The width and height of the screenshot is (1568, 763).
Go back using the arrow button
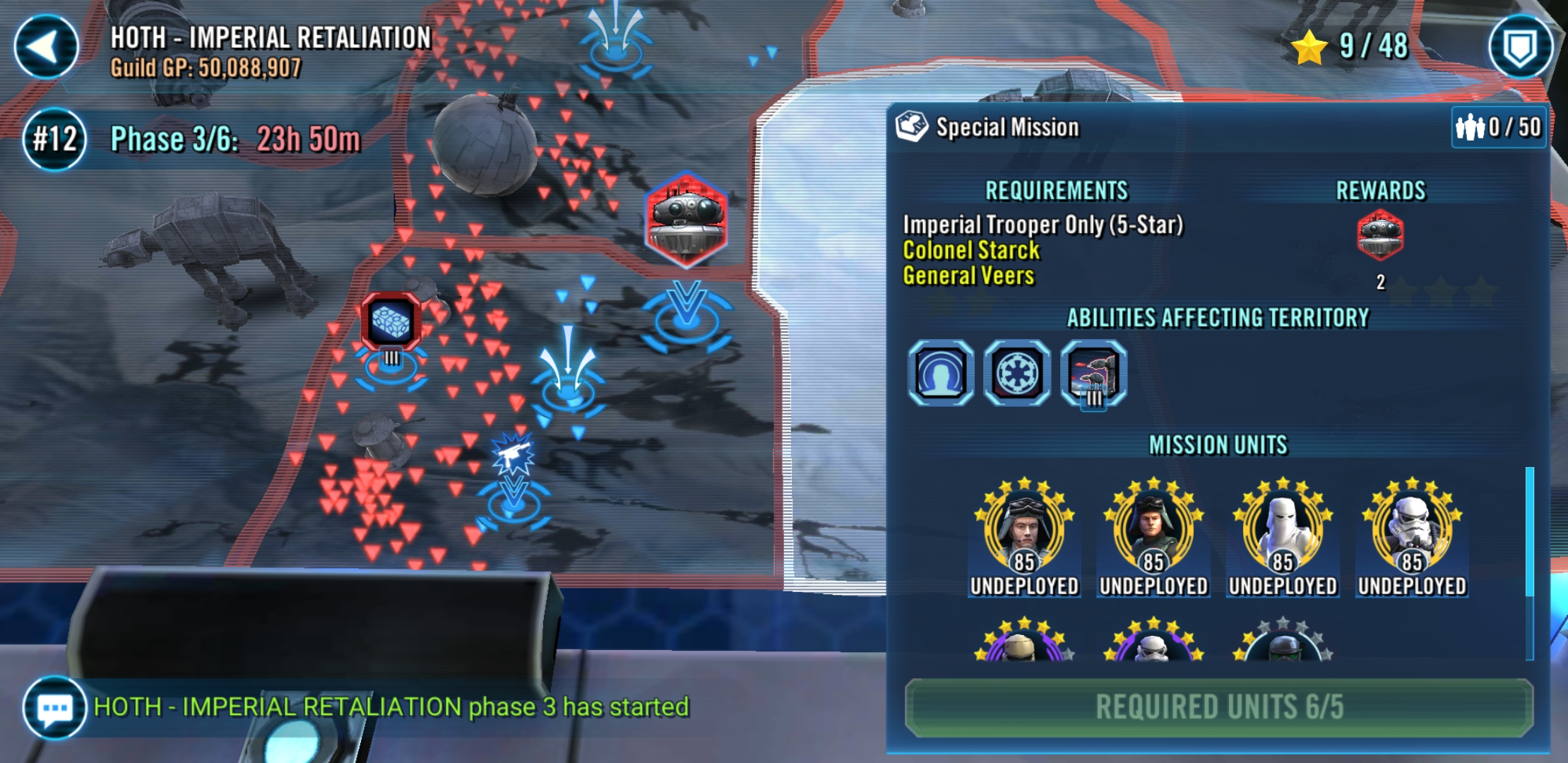click(x=46, y=47)
